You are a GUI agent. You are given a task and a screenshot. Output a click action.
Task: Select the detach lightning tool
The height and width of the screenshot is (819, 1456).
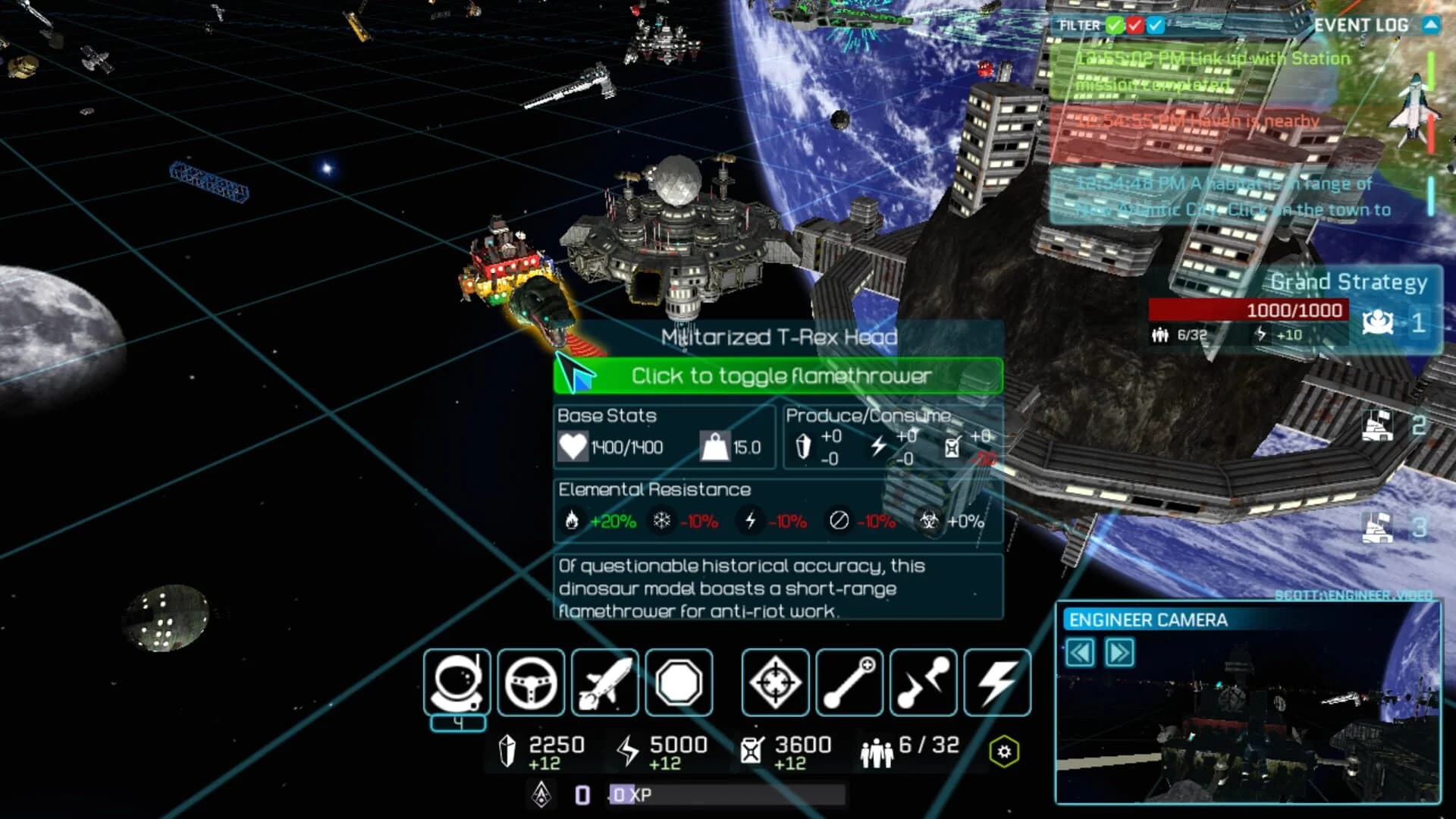point(923,682)
